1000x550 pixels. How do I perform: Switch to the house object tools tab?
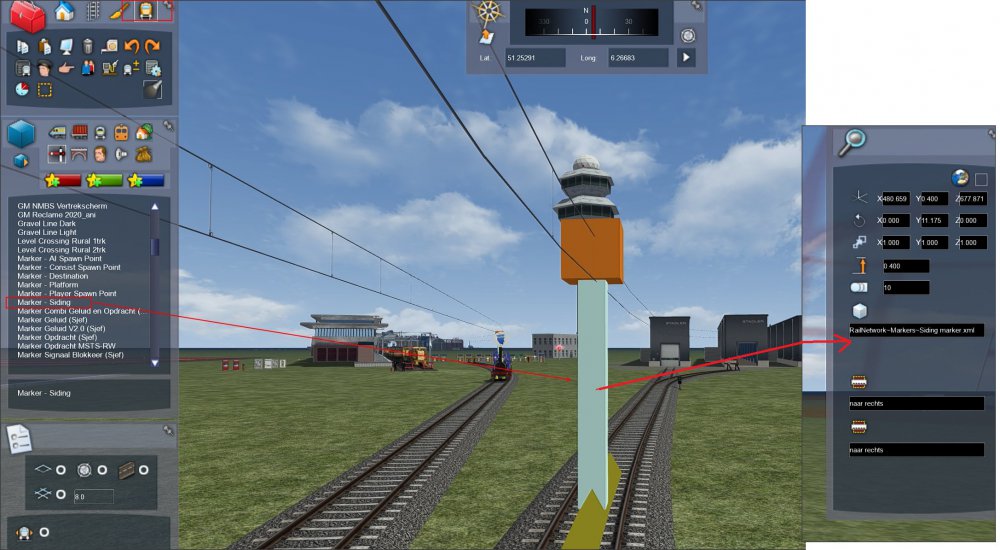click(x=65, y=12)
